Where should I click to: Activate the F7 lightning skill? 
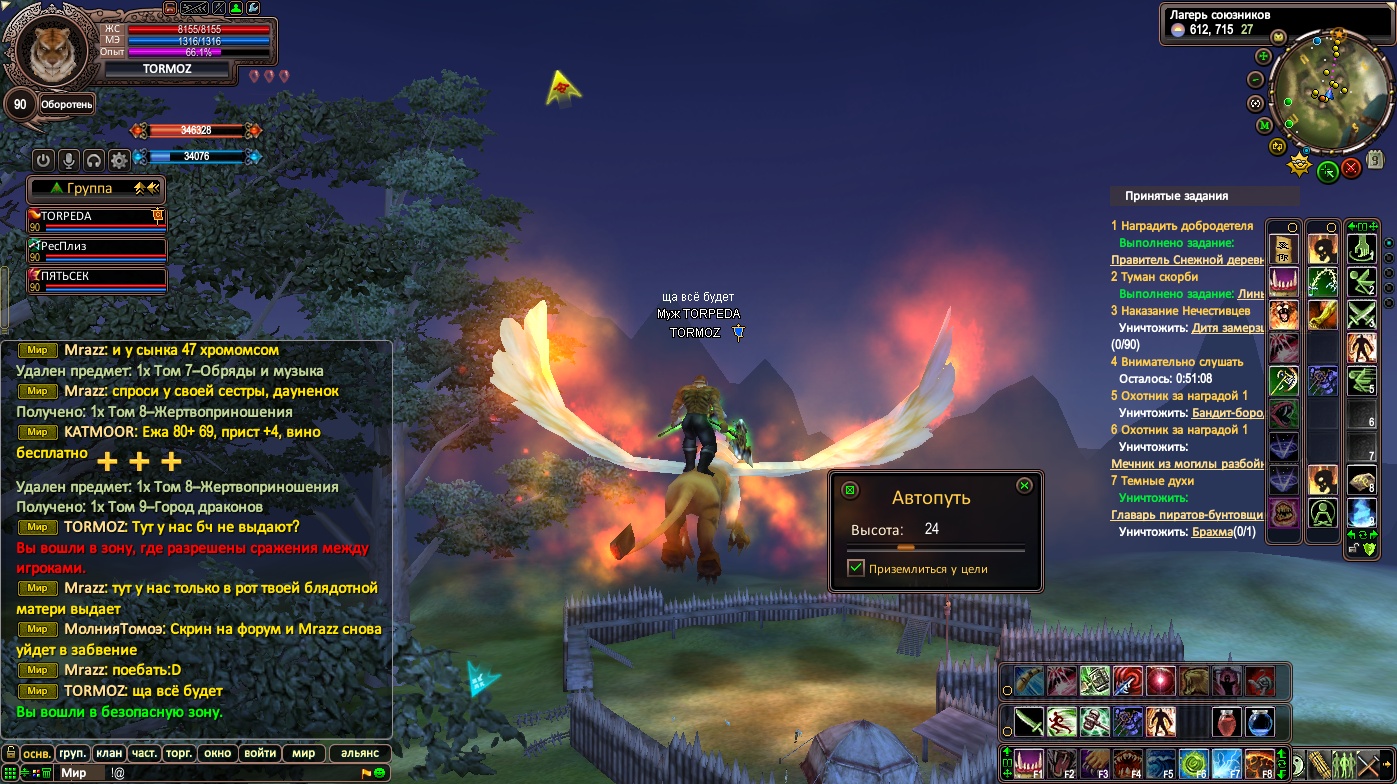pyautogui.click(x=1226, y=764)
